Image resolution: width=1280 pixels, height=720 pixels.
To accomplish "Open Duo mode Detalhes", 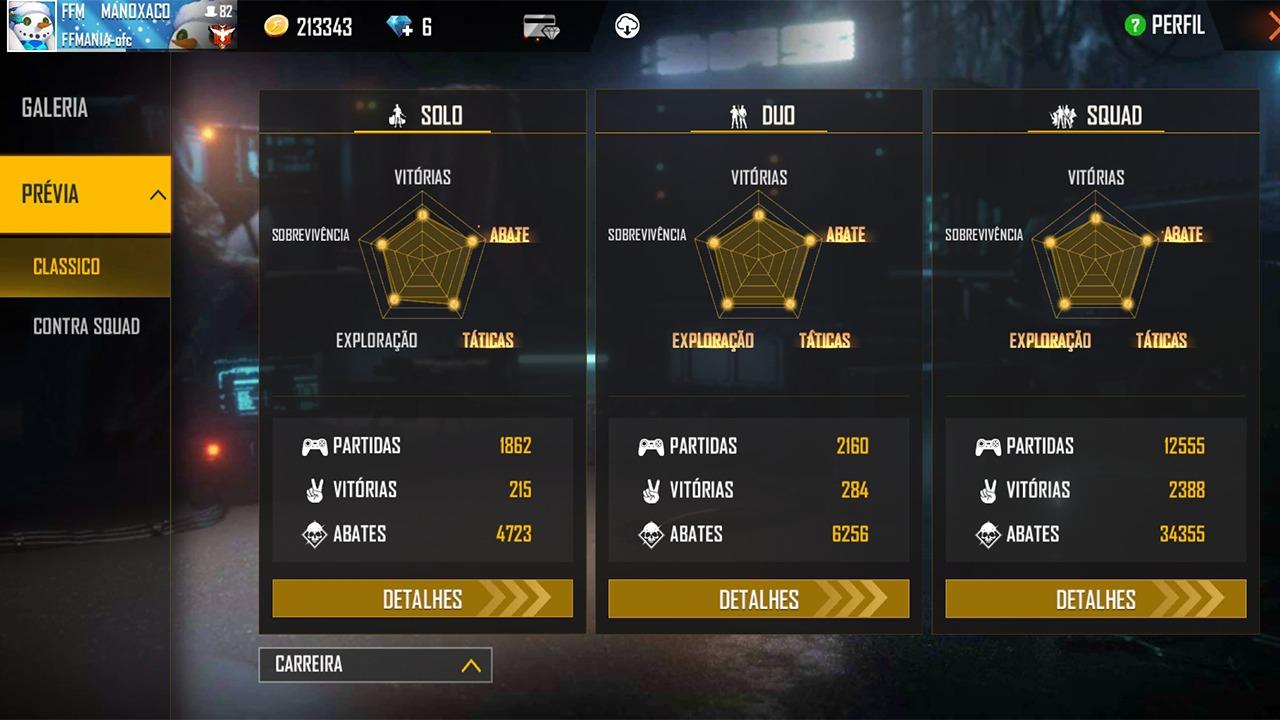I will coord(758,599).
